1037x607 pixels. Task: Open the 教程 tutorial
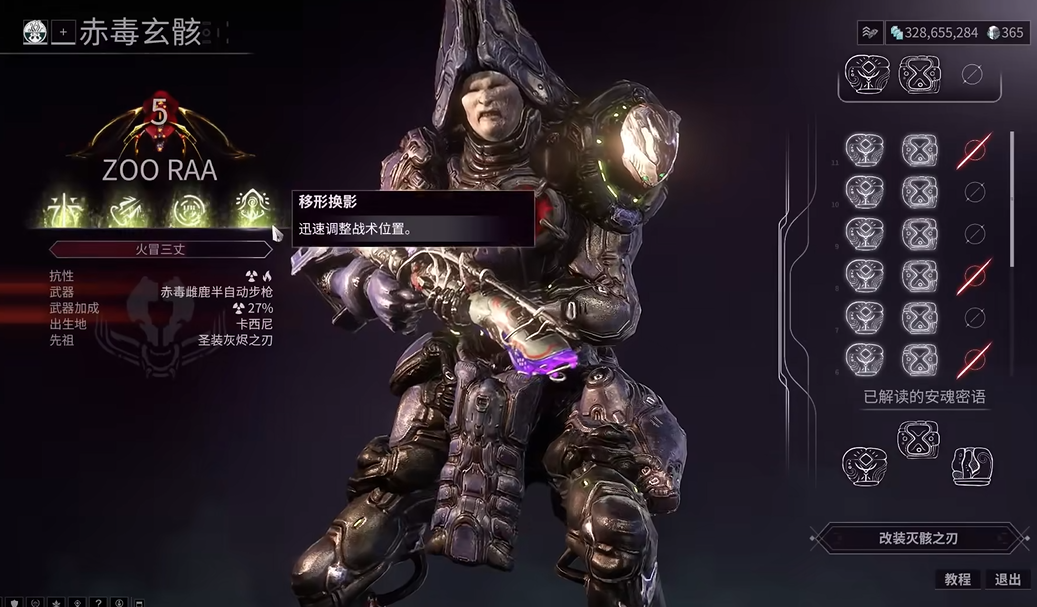click(957, 580)
